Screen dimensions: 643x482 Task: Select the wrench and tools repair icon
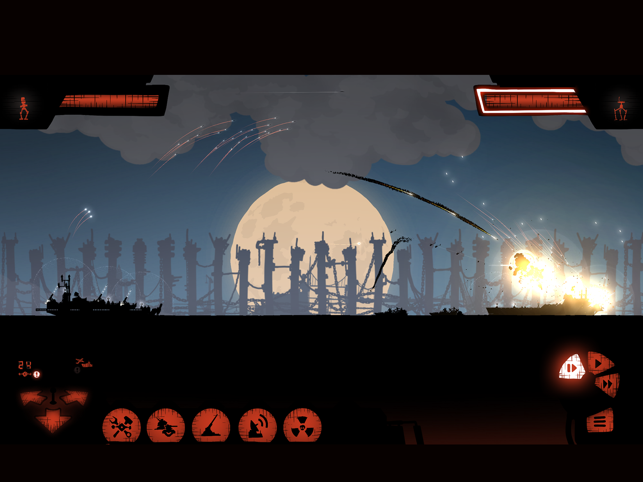[121, 427]
